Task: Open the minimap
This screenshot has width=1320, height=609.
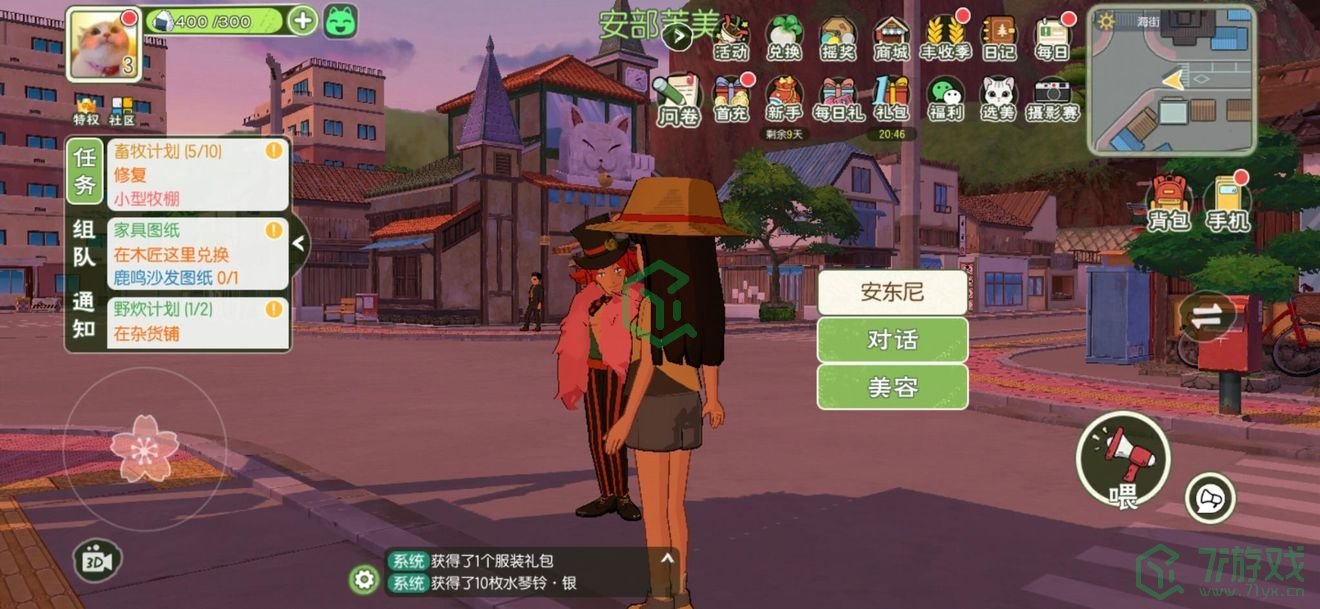Action: tap(1172, 80)
